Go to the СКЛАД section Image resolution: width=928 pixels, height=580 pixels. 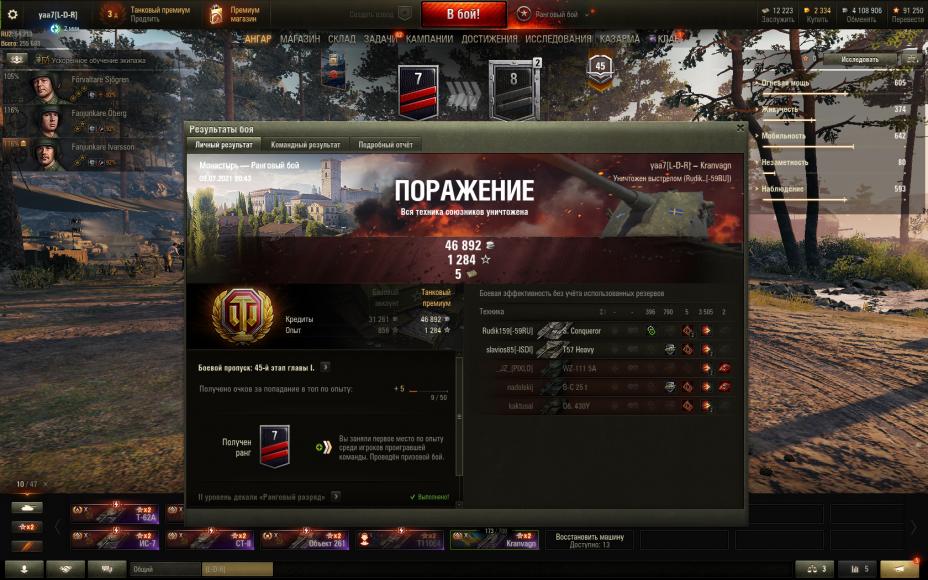click(342, 39)
